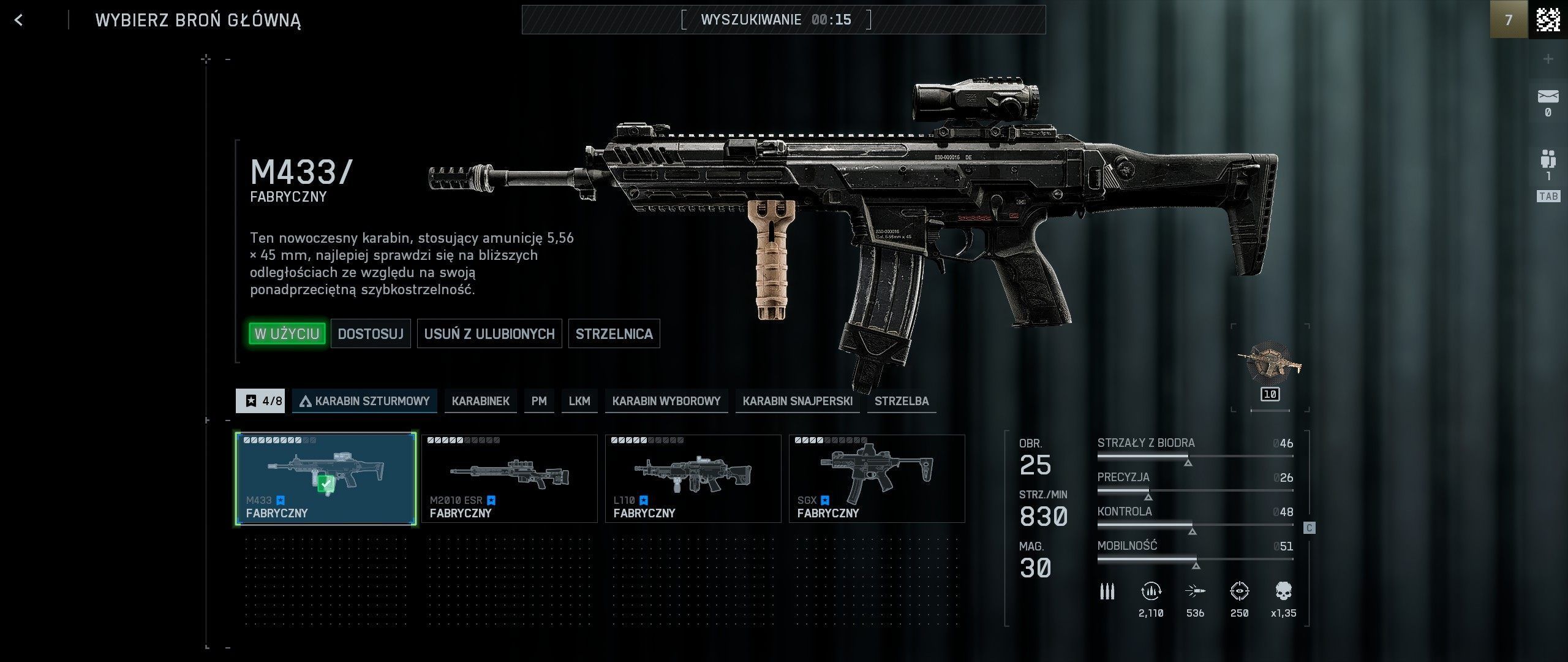Select the W użyciu button

287,333
